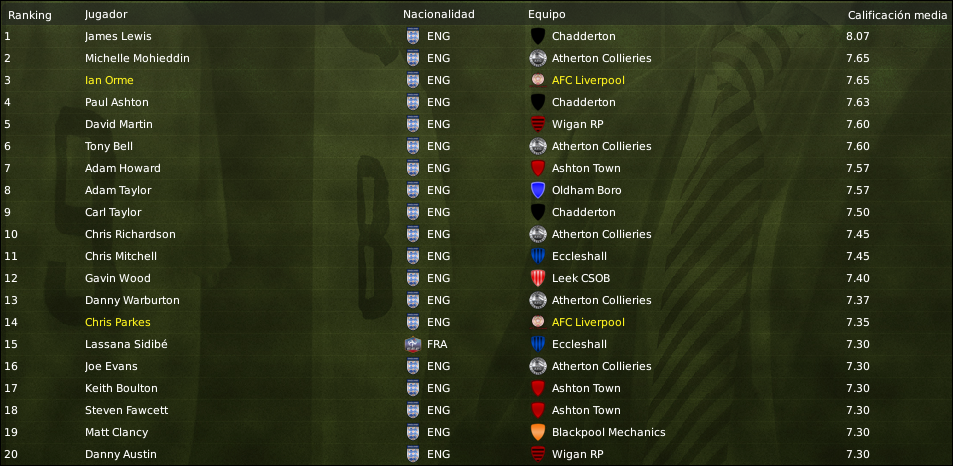This screenshot has width=953, height=466.
Task: Choose Paul Ashton from the list
Action: tap(117, 102)
